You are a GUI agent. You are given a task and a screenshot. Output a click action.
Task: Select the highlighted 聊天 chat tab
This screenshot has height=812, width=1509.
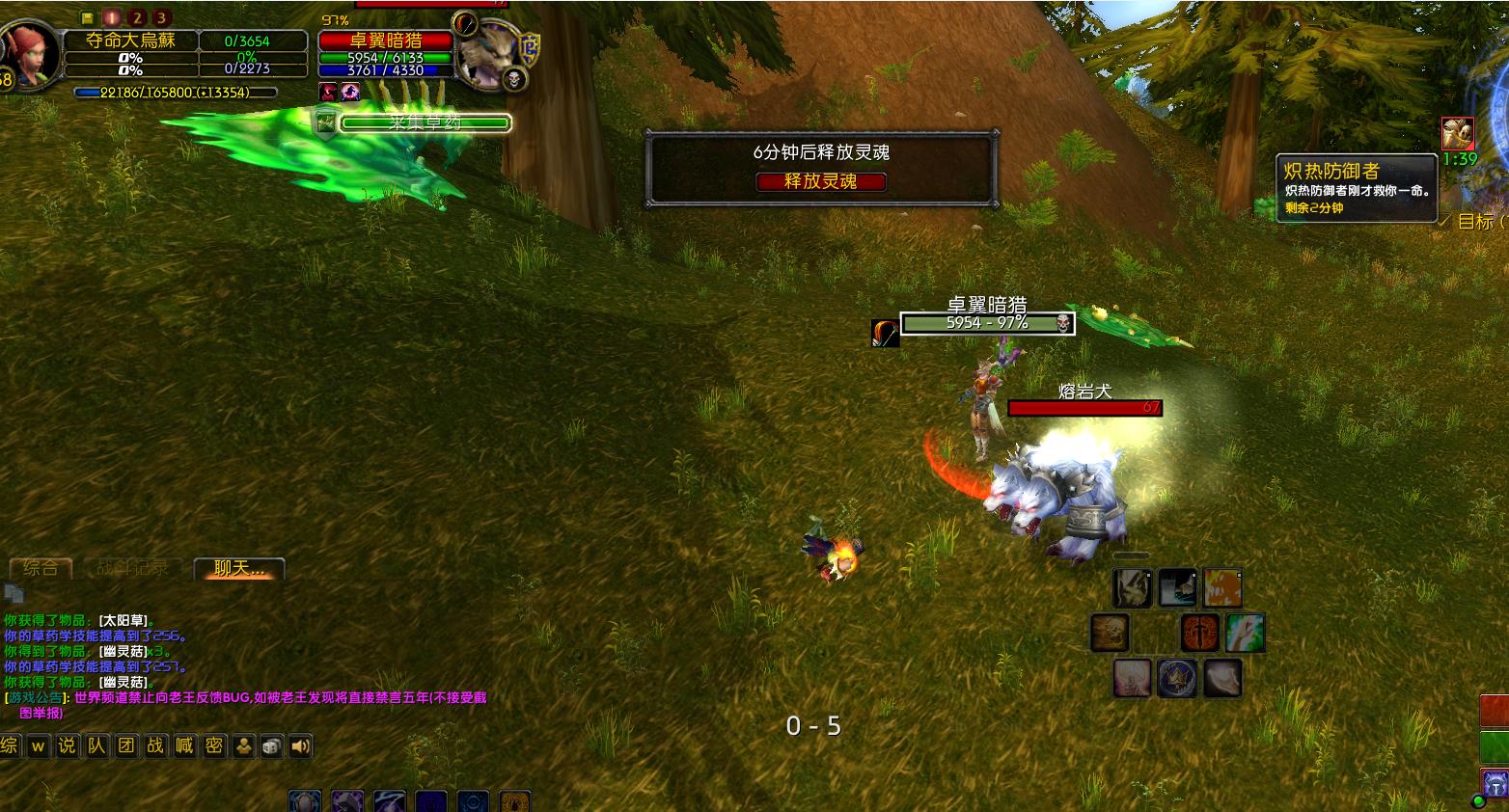tap(238, 569)
